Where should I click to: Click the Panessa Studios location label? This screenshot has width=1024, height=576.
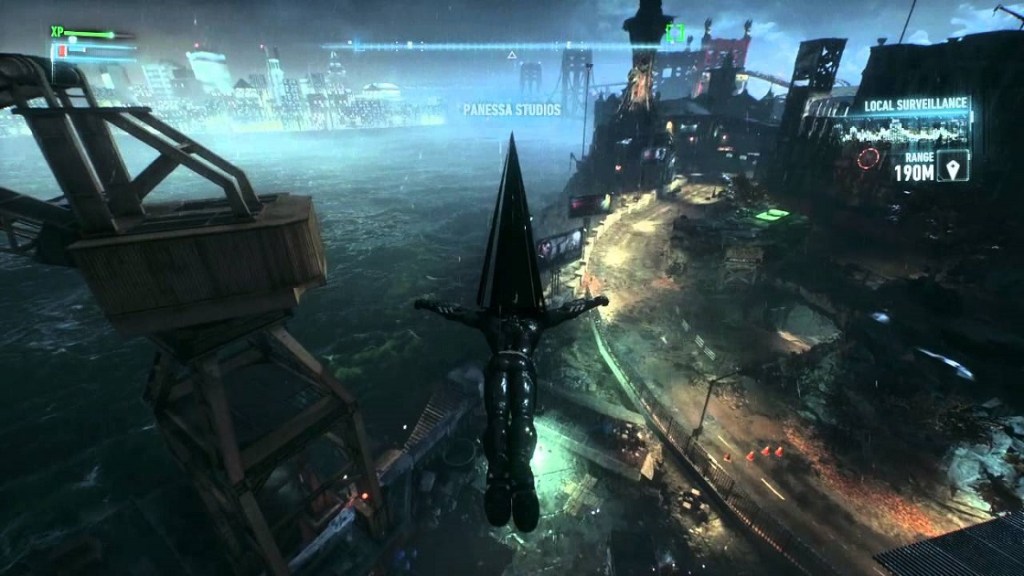pos(511,109)
